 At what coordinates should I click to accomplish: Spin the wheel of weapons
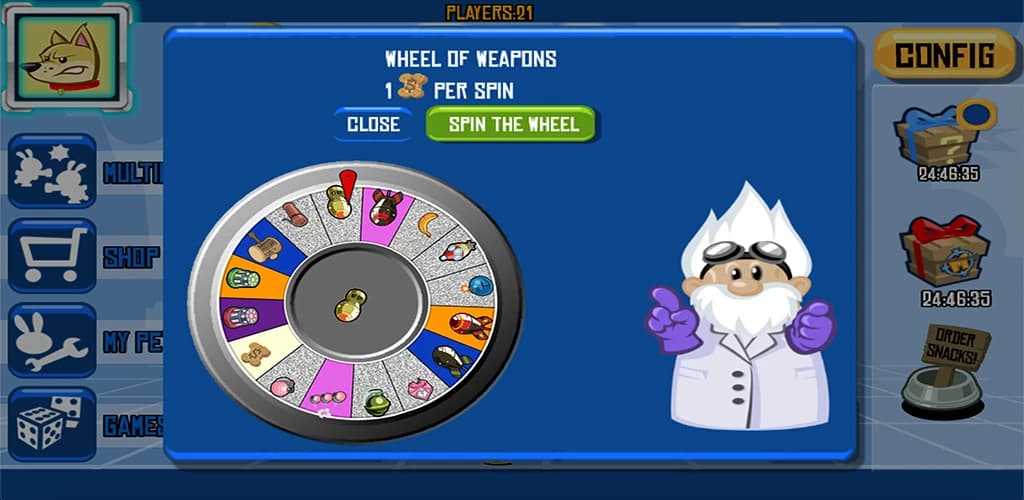[x=511, y=125]
